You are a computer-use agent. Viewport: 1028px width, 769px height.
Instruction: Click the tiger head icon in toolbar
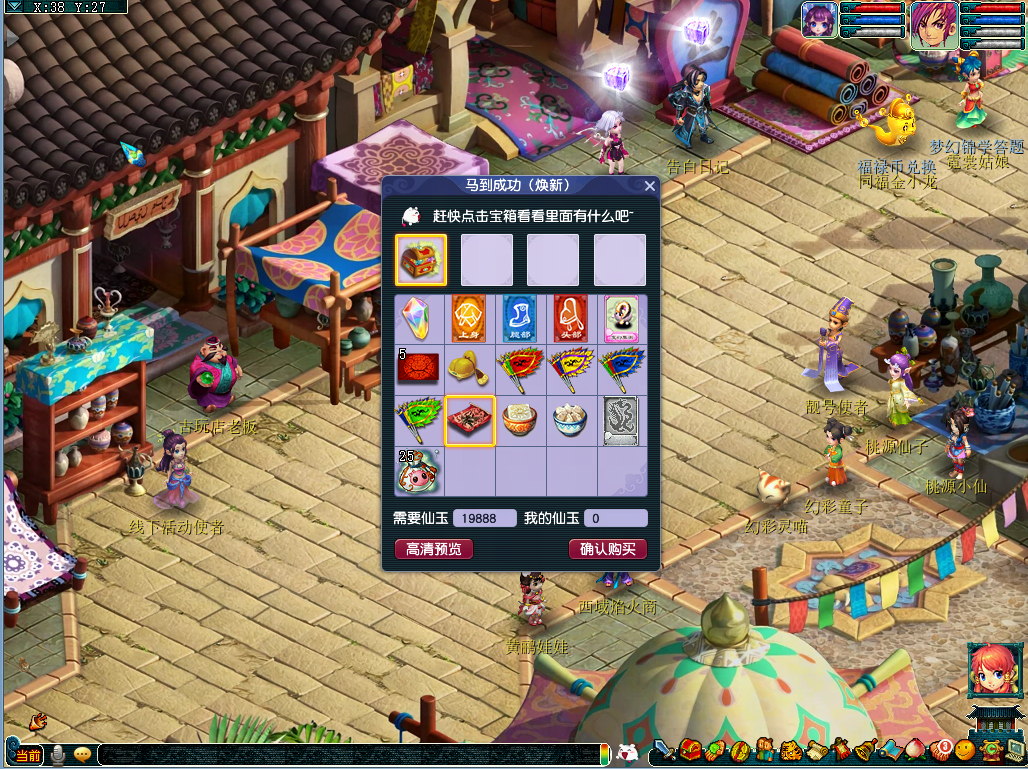(789, 750)
